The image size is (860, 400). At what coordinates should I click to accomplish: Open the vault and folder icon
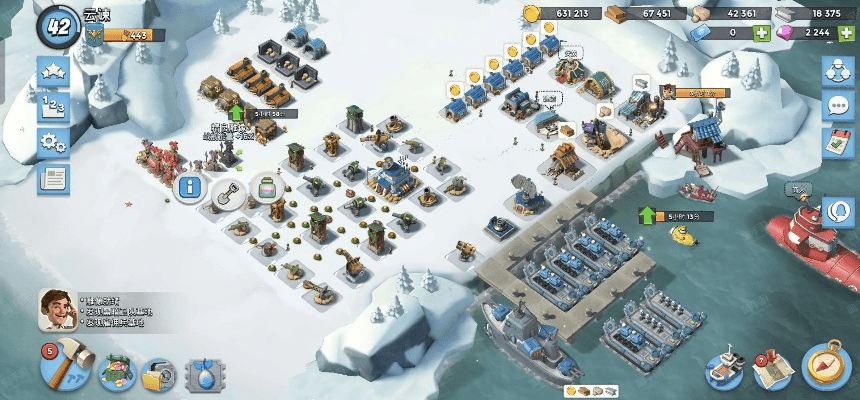[159, 374]
